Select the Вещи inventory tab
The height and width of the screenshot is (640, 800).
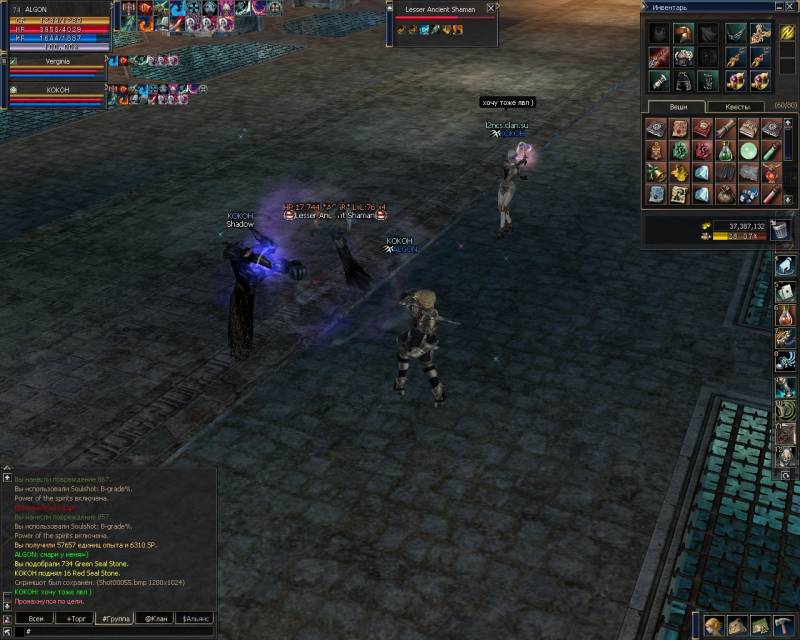676,106
